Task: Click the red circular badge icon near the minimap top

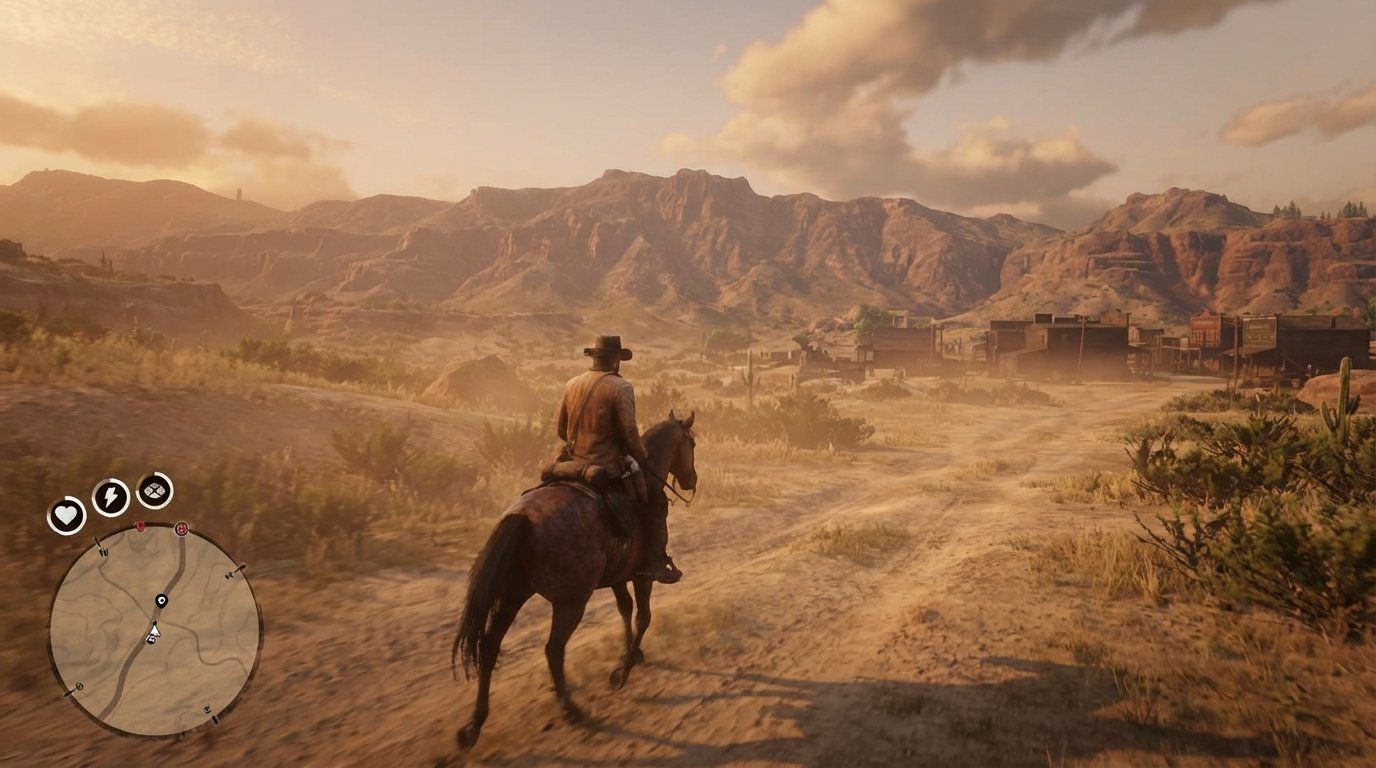Action: [182, 527]
